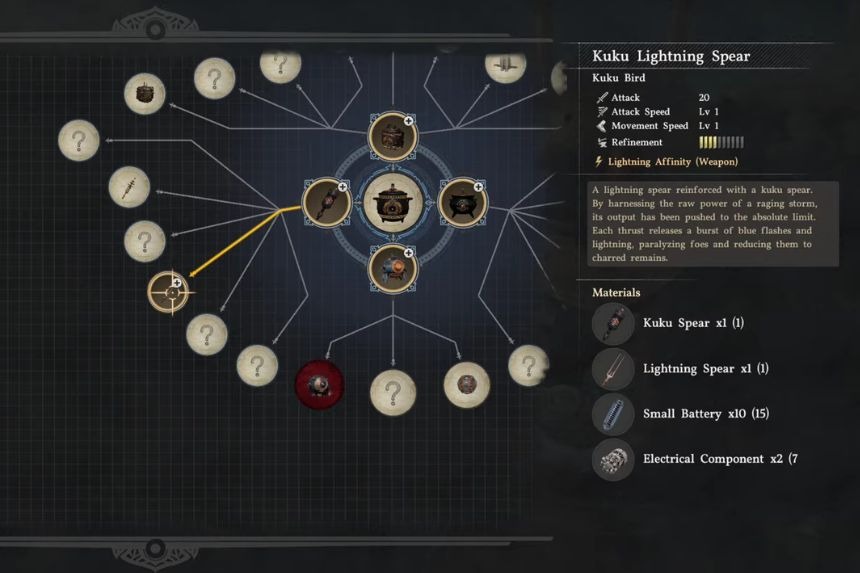Screen dimensions: 860x573
Task: Open the brown lidded pot node above center
Action: (392, 137)
